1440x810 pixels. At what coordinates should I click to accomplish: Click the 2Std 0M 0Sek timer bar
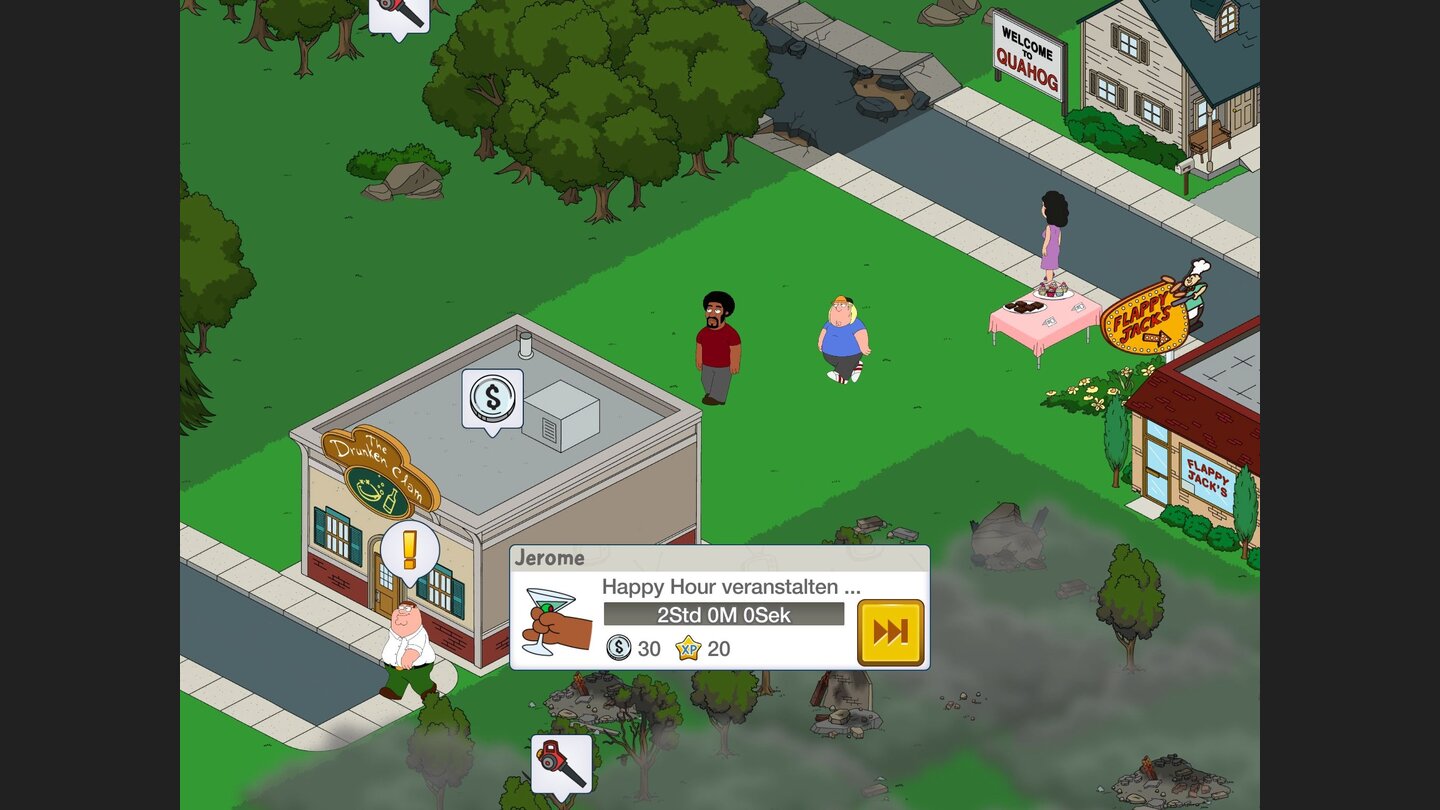tap(722, 615)
